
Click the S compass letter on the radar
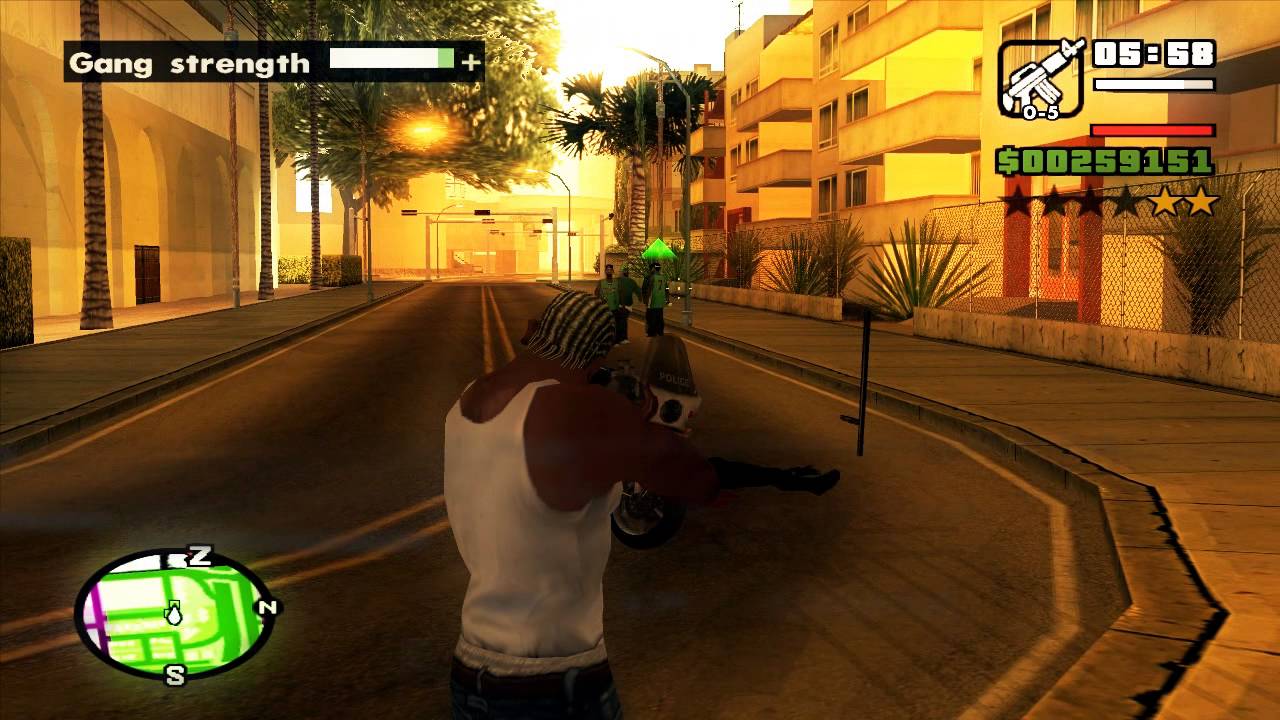(176, 674)
